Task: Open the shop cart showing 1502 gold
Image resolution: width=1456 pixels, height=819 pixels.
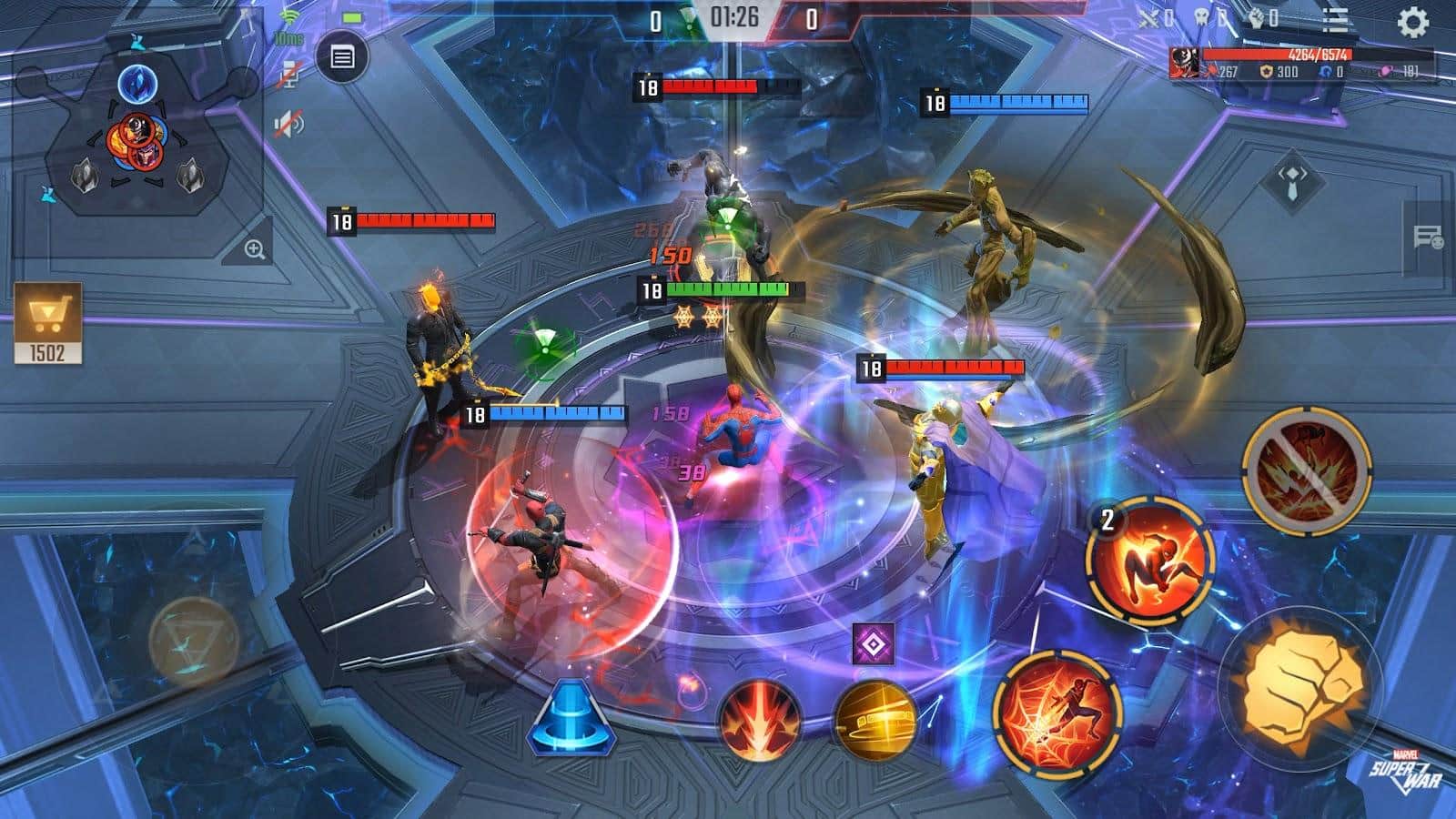Action: click(x=47, y=323)
